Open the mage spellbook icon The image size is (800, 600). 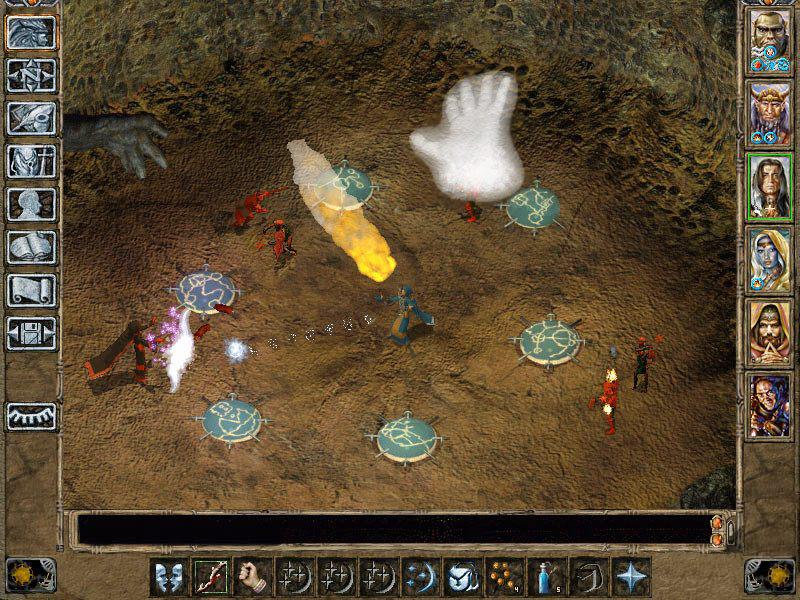pyautogui.click(x=30, y=247)
